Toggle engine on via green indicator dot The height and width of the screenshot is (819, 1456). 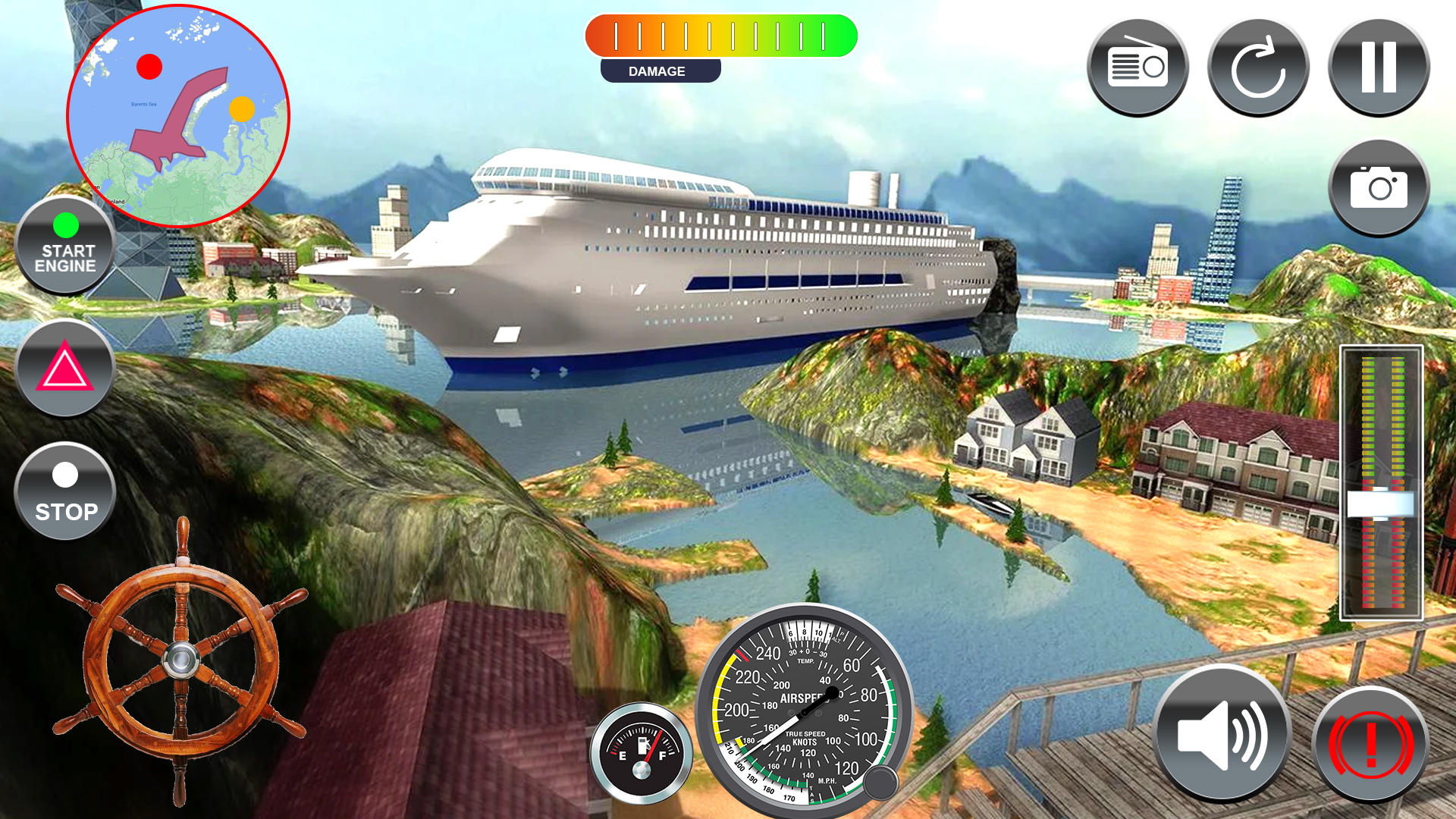pyautogui.click(x=65, y=225)
